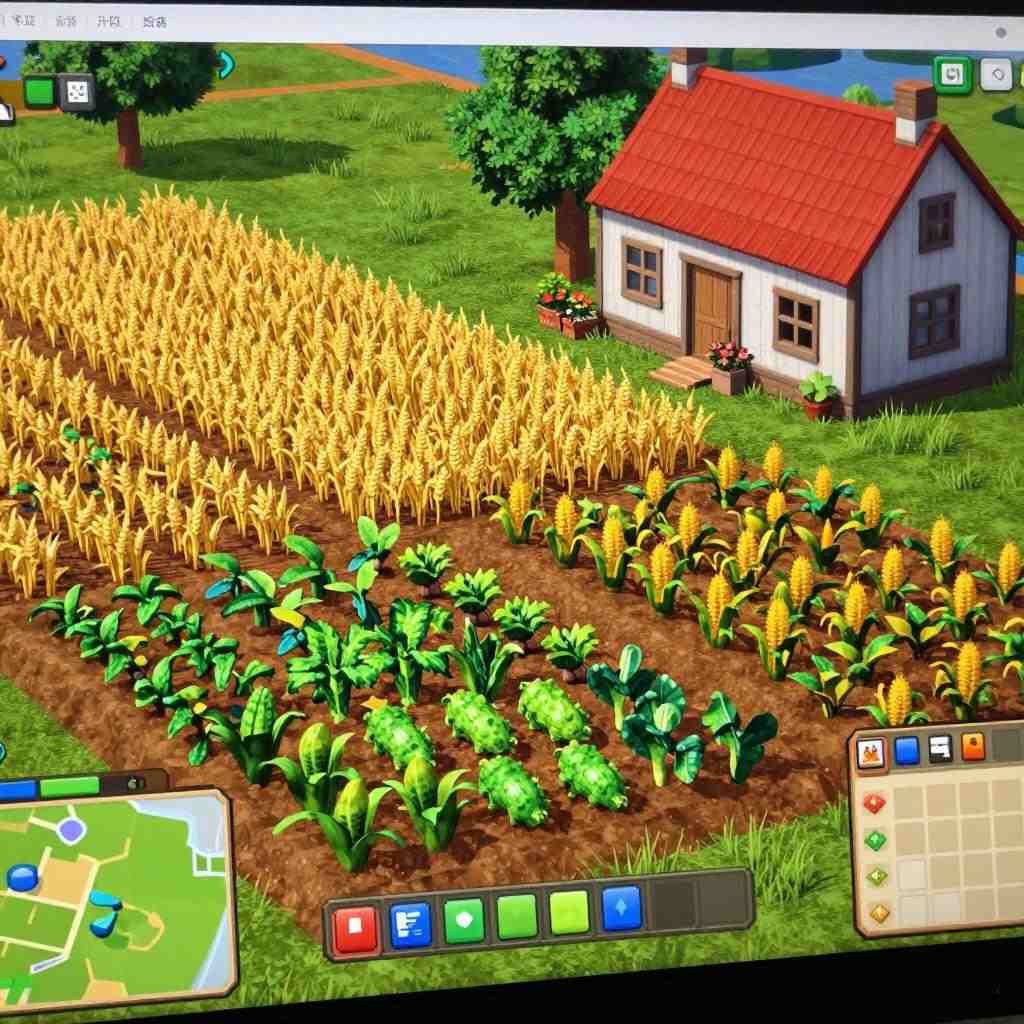Toggle the solid green square top-left button

coord(38,91)
